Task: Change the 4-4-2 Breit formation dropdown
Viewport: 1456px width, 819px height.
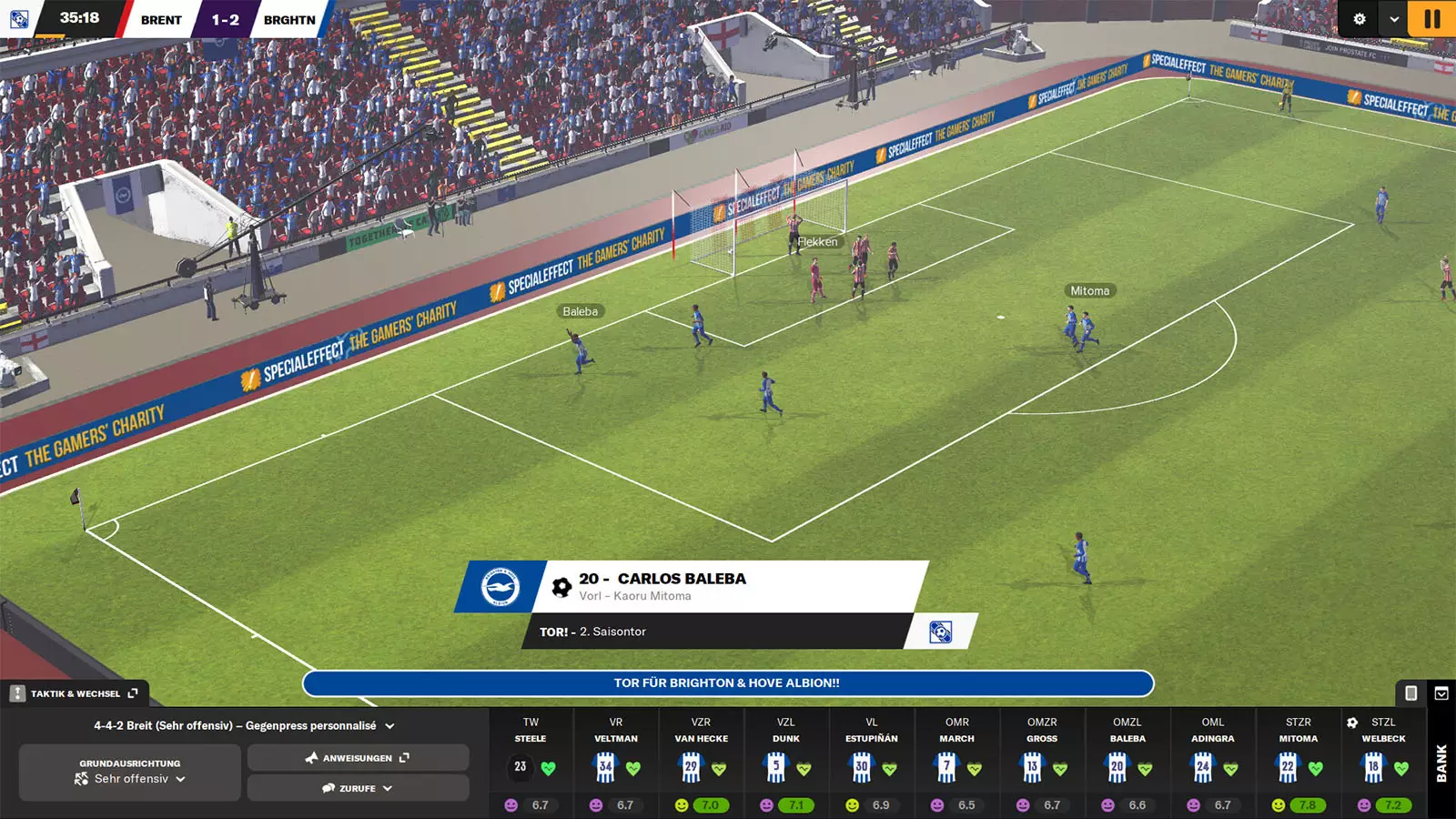Action: [244, 725]
